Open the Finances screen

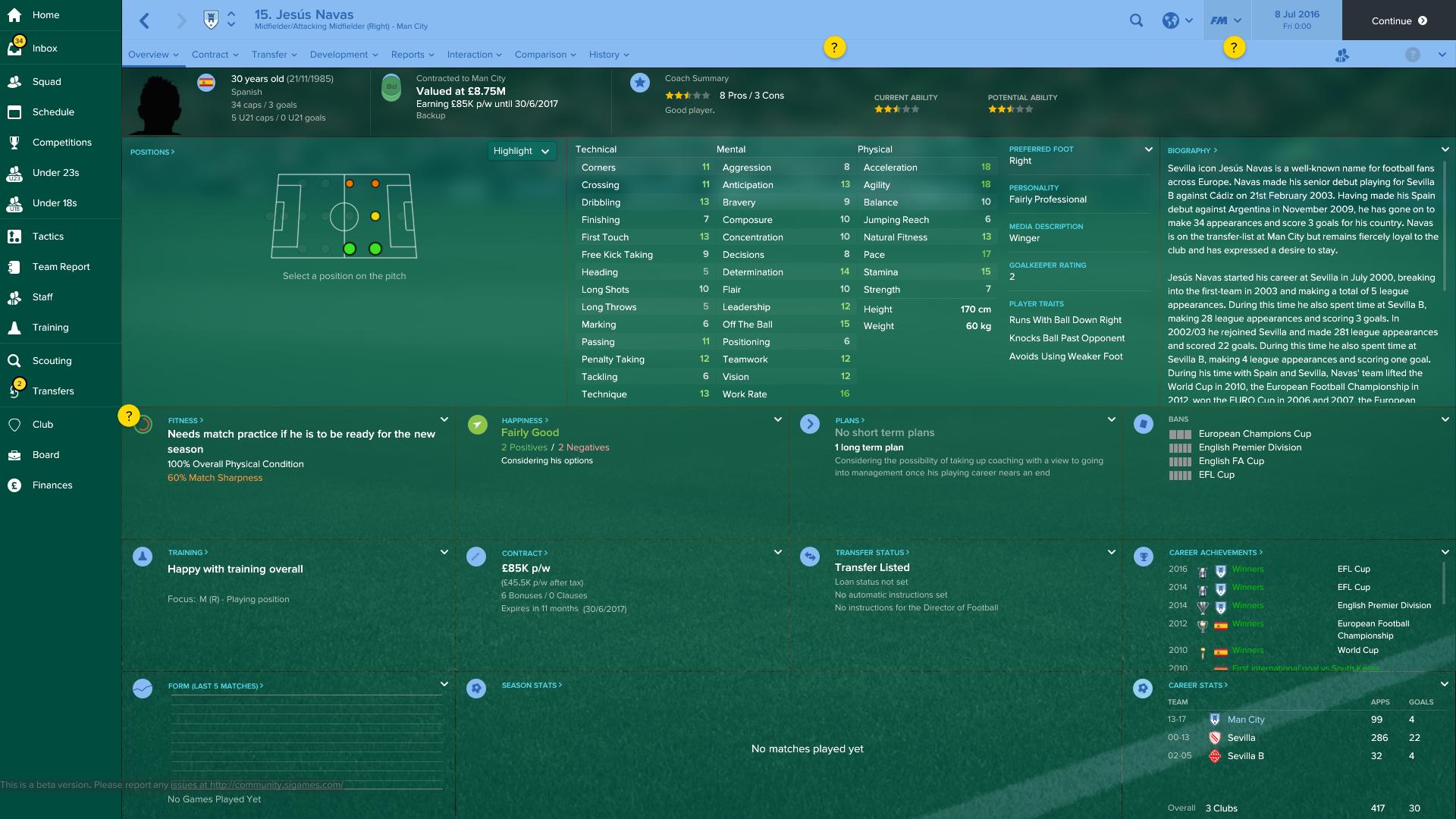[x=51, y=485]
